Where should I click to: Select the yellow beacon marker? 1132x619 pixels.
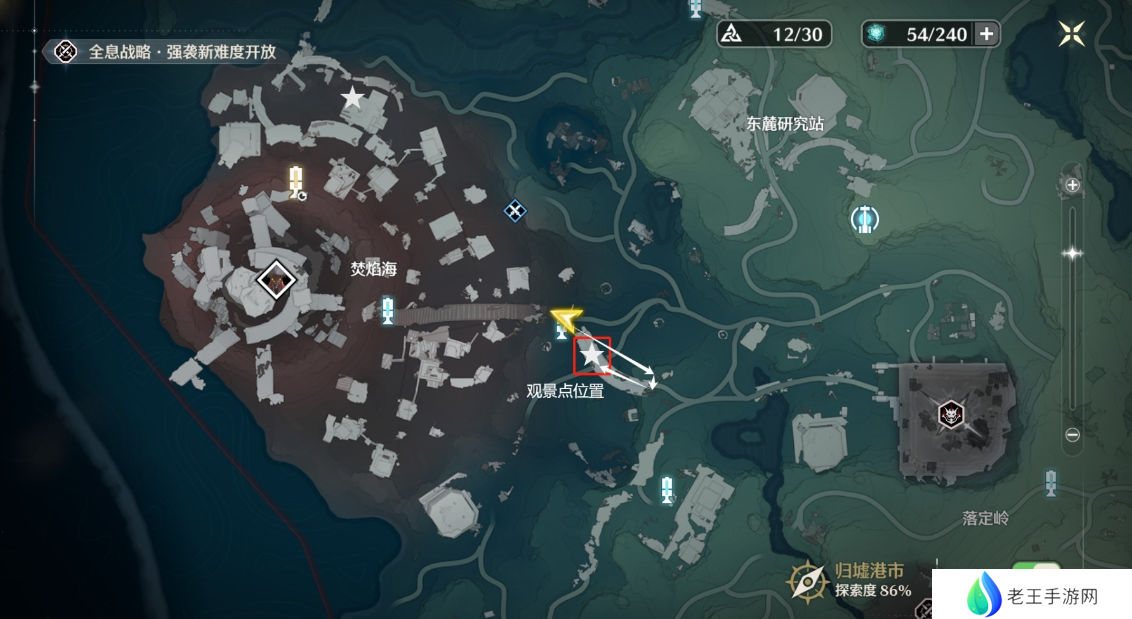pyautogui.click(x=295, y=182)
